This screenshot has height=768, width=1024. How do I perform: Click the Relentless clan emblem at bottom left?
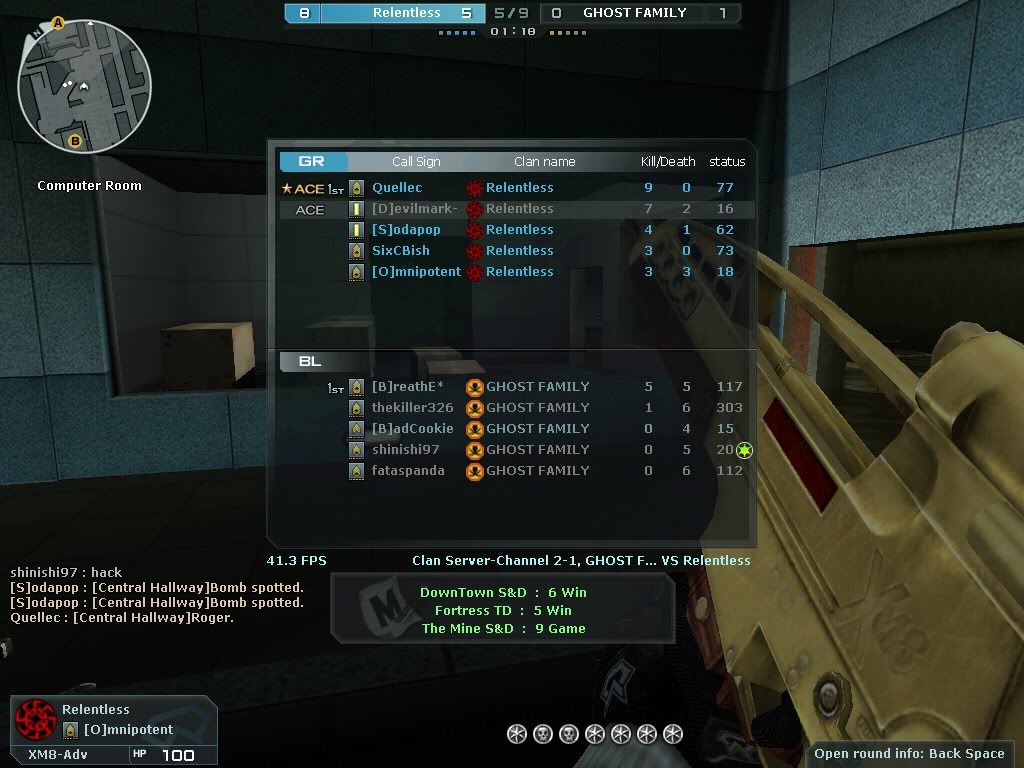(x=36, y=720)
